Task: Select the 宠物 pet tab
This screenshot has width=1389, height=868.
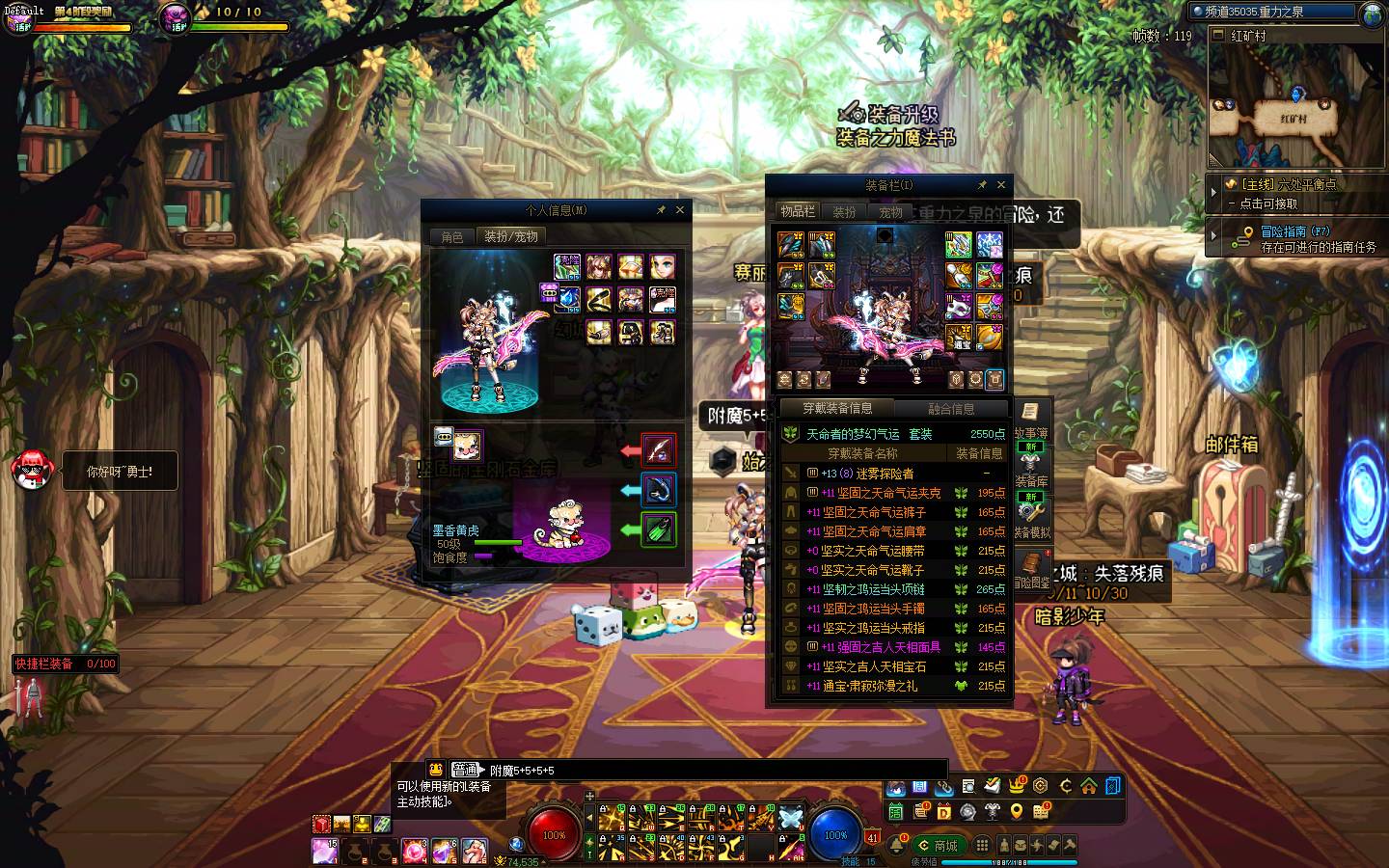Action: click(890, 212)
